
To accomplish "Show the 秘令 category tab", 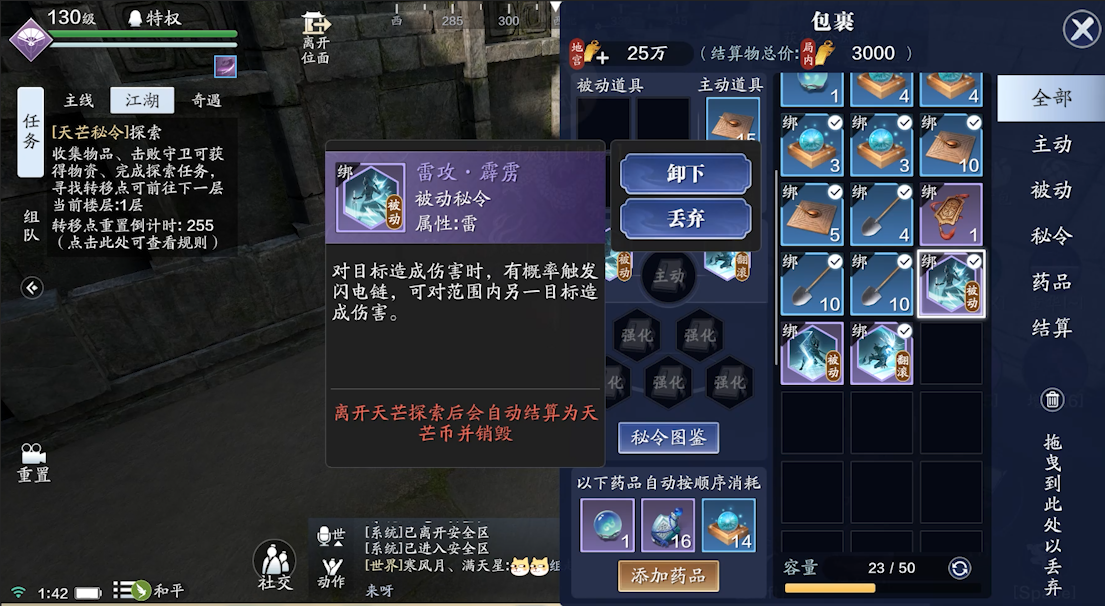I will [x=1051, y=236].
